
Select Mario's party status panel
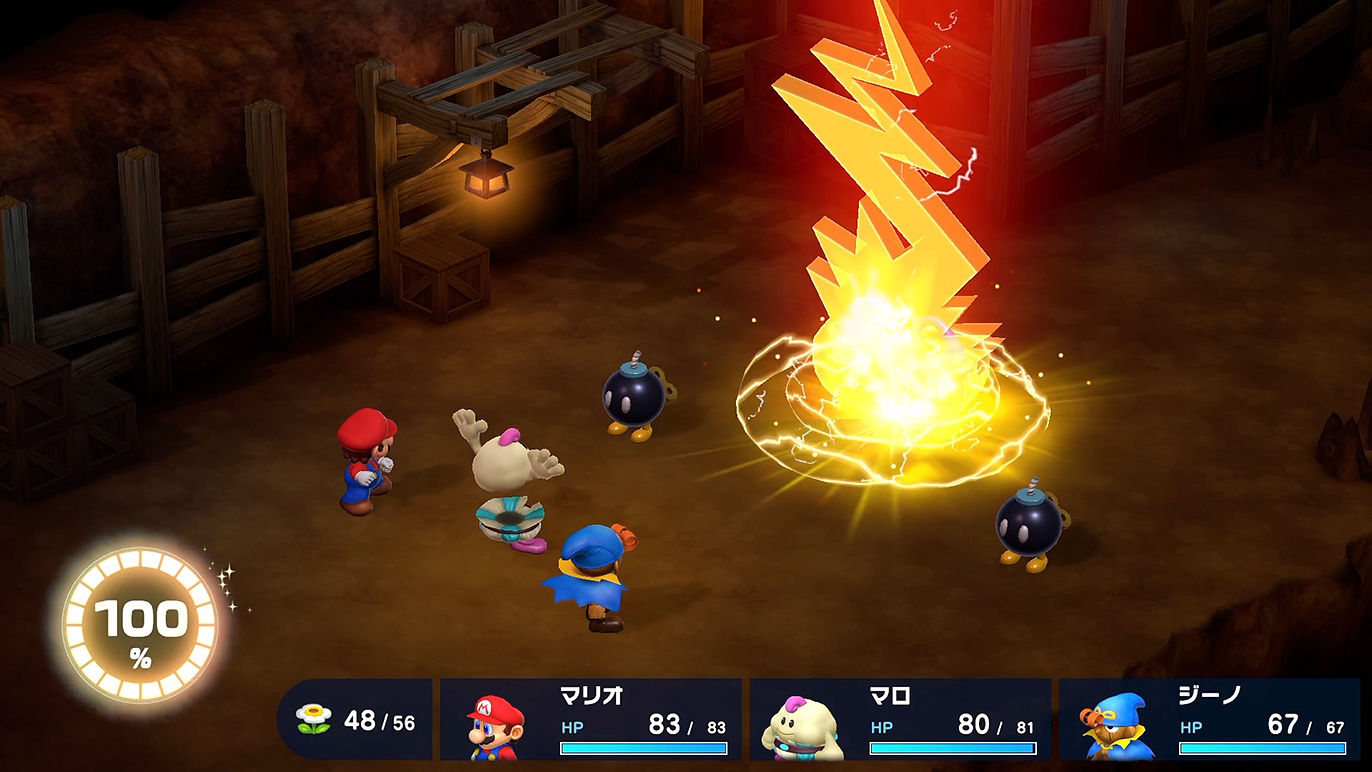tap(590, 720)
